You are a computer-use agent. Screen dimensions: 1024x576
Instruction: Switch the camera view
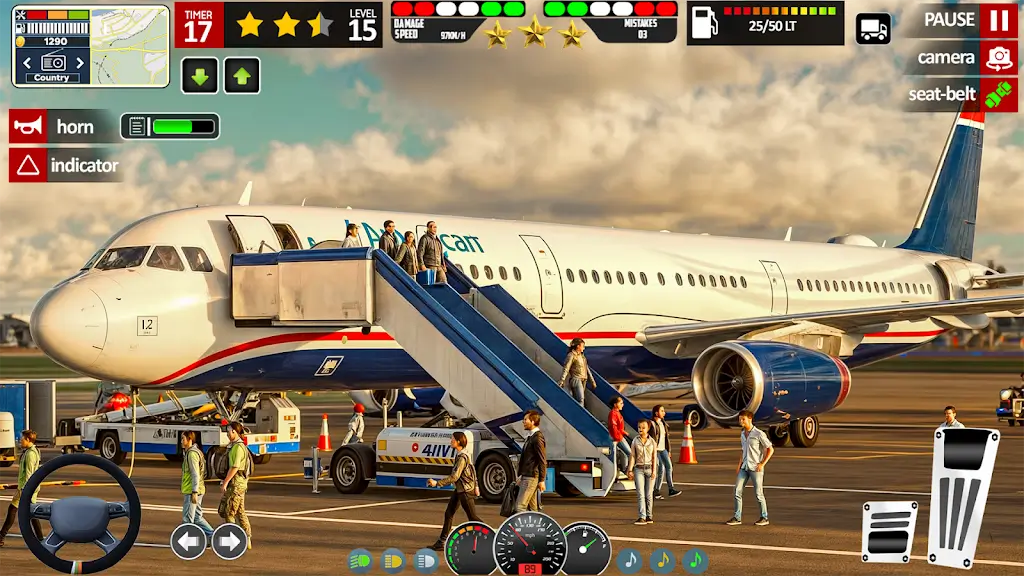[997, 58]
